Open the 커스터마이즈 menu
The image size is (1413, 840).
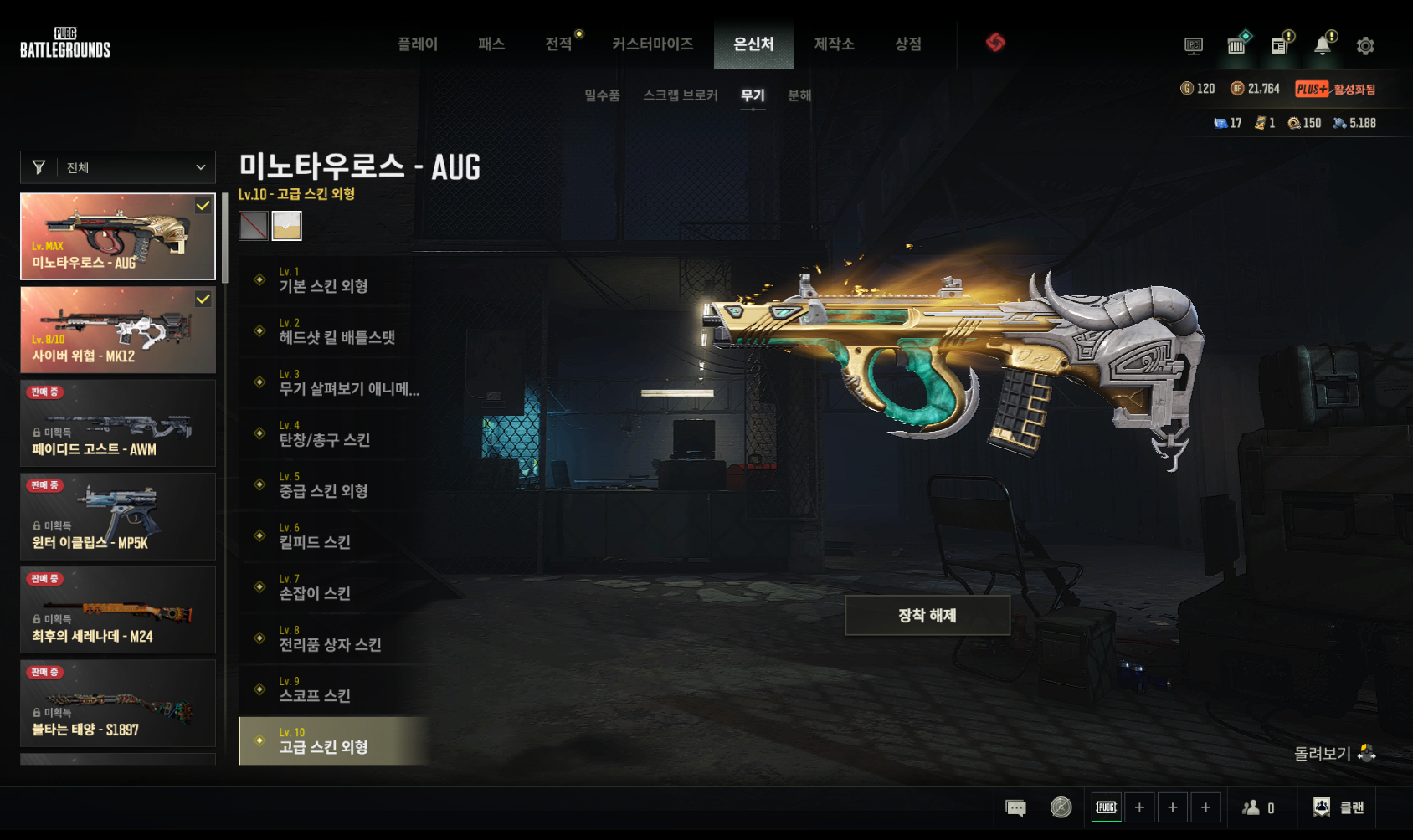[652, 44]
